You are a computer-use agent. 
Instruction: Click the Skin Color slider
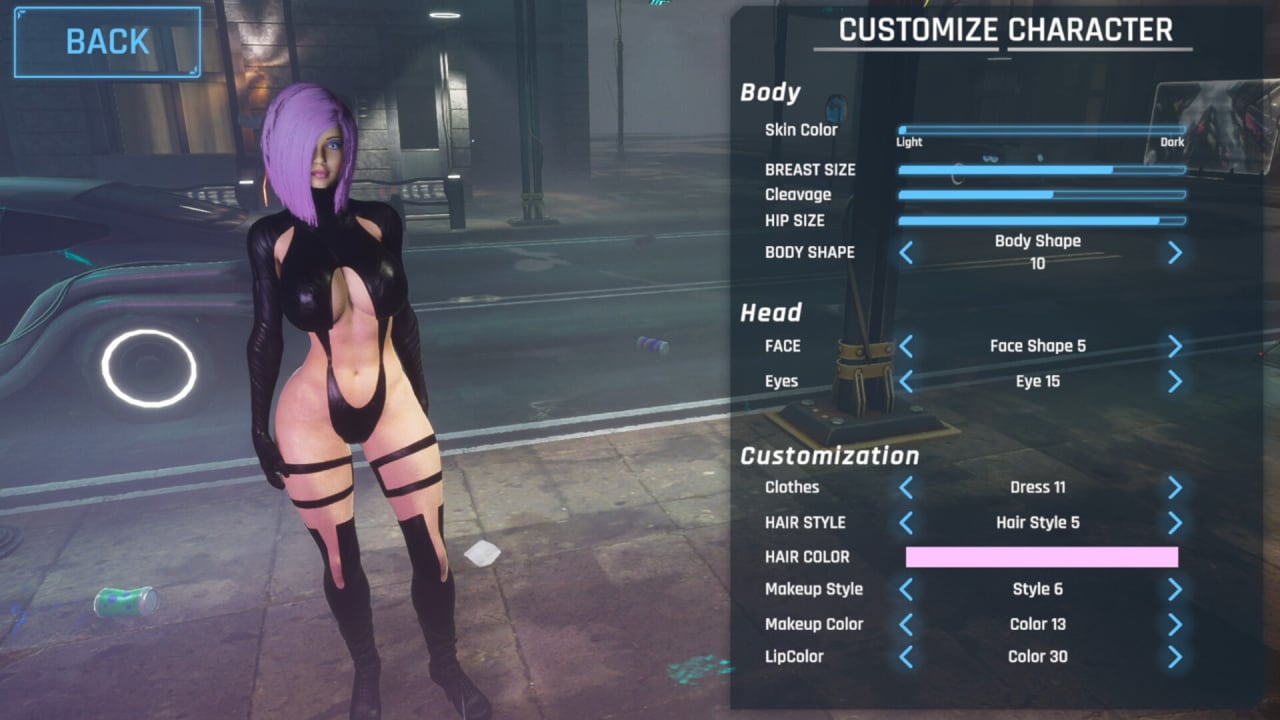(x=1041, y=130)
